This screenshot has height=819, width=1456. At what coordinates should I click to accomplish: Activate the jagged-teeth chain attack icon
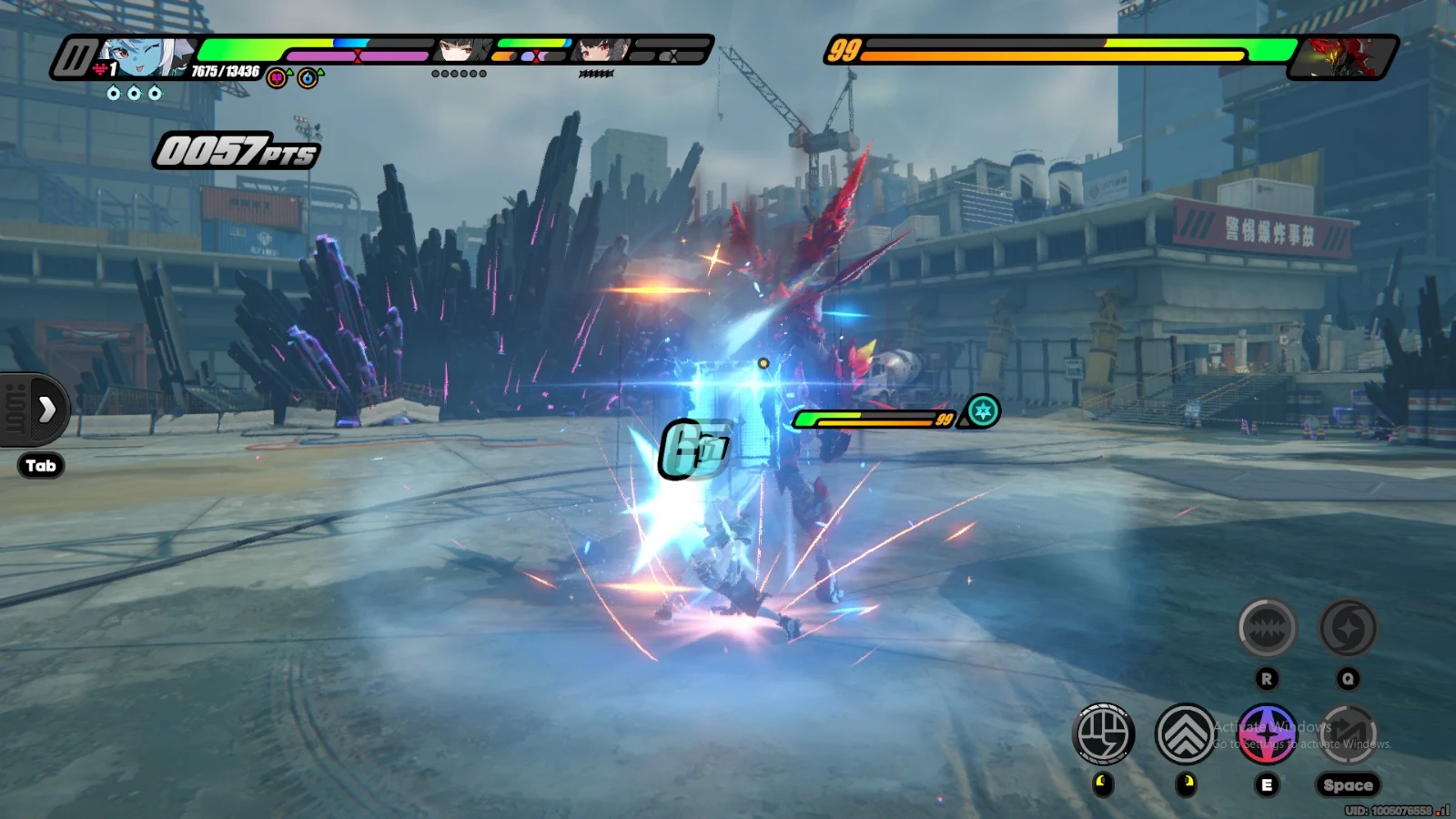[1266, 628]
